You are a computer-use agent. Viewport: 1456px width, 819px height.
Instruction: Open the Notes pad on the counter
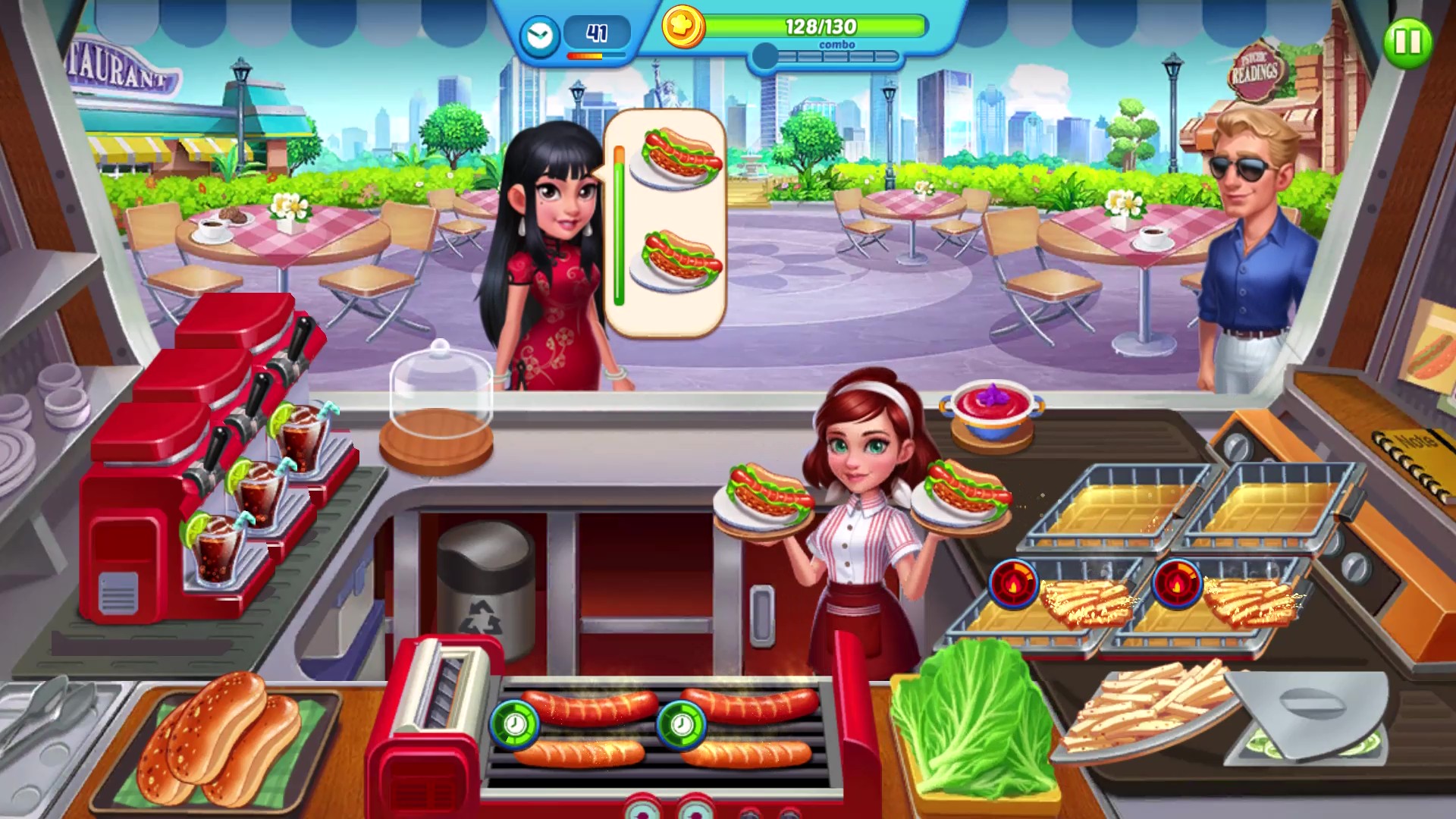pyautogui.click(x=1418, y=447)
